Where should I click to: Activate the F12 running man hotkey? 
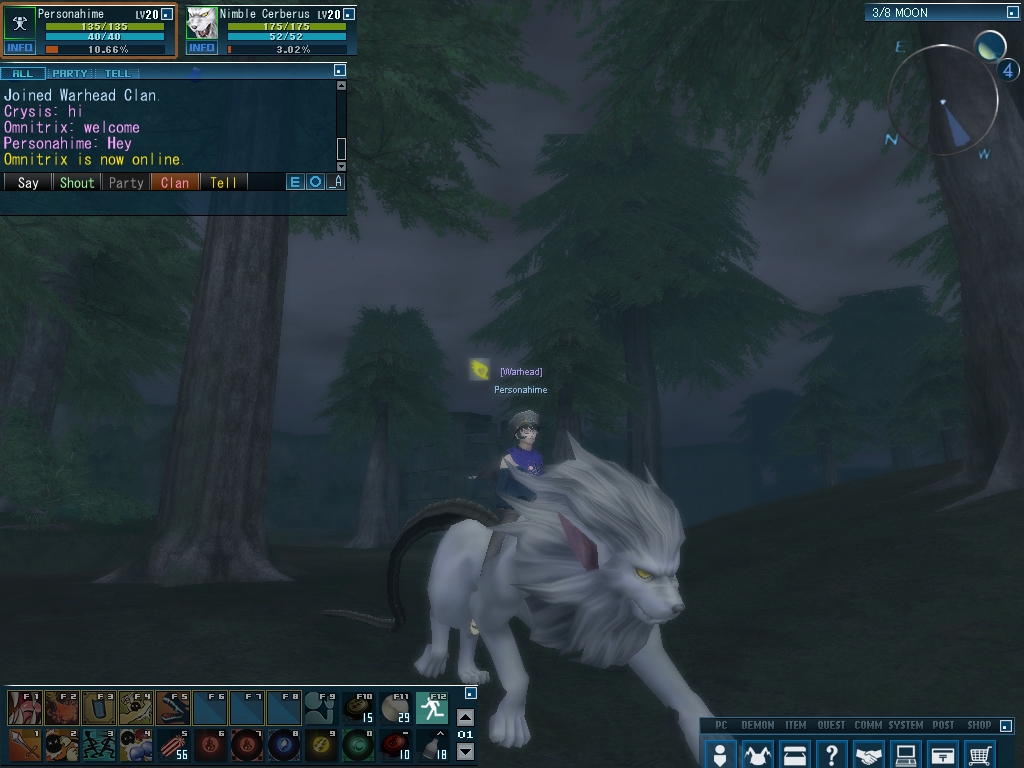[432, 708]
